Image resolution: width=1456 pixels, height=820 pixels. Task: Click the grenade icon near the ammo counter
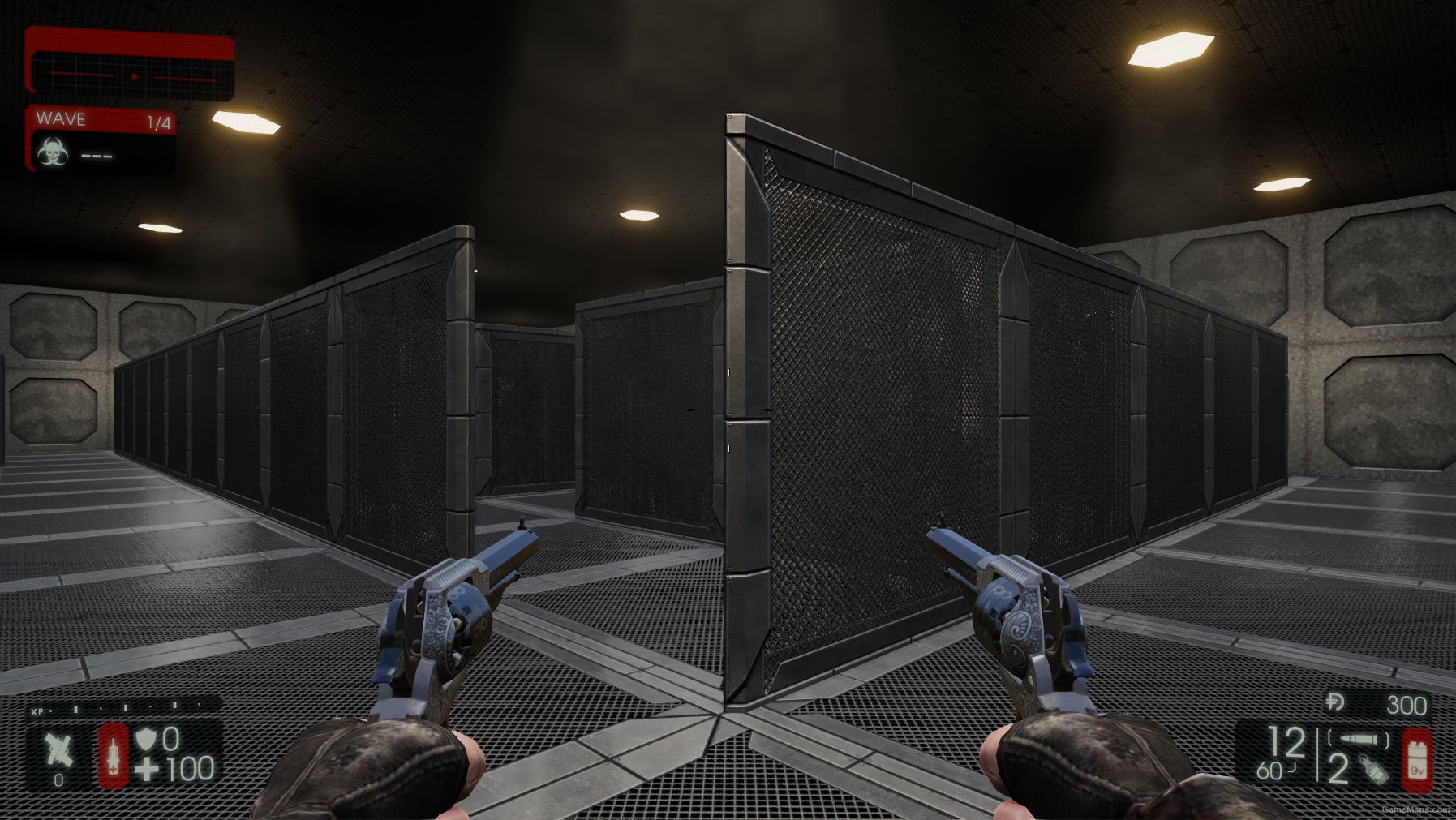coord(1373,771)
